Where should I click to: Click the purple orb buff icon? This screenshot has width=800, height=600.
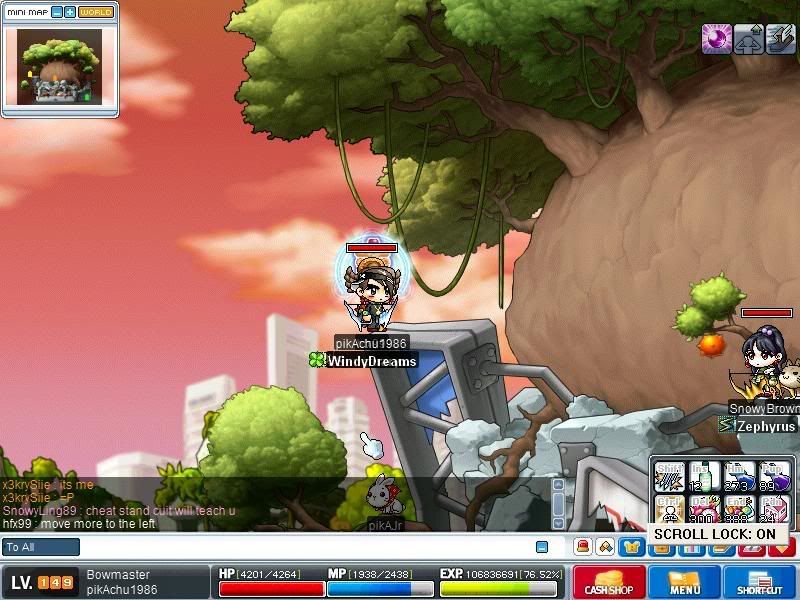[x=716, y=38]
